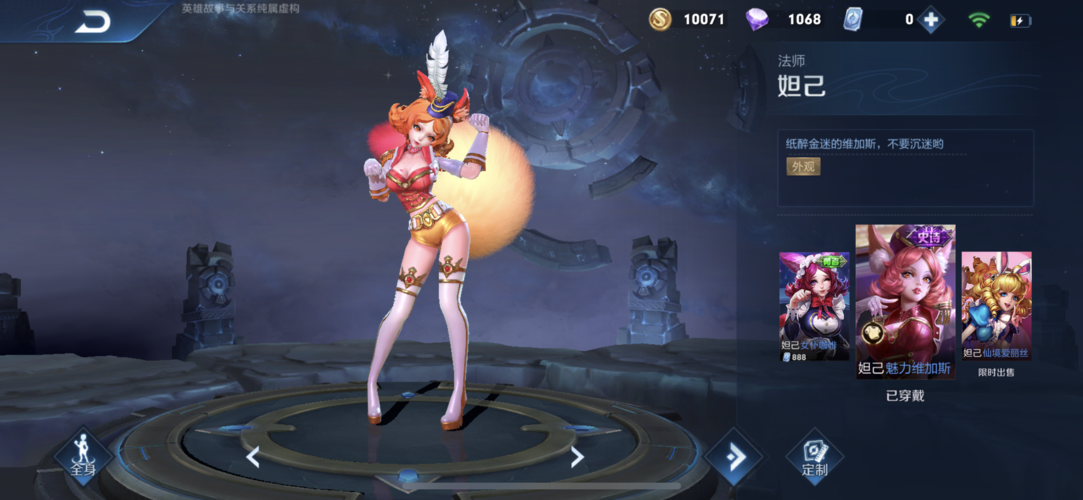Click the blue diamond arrow button
The image size is (1083, 500).
point(734,458)
